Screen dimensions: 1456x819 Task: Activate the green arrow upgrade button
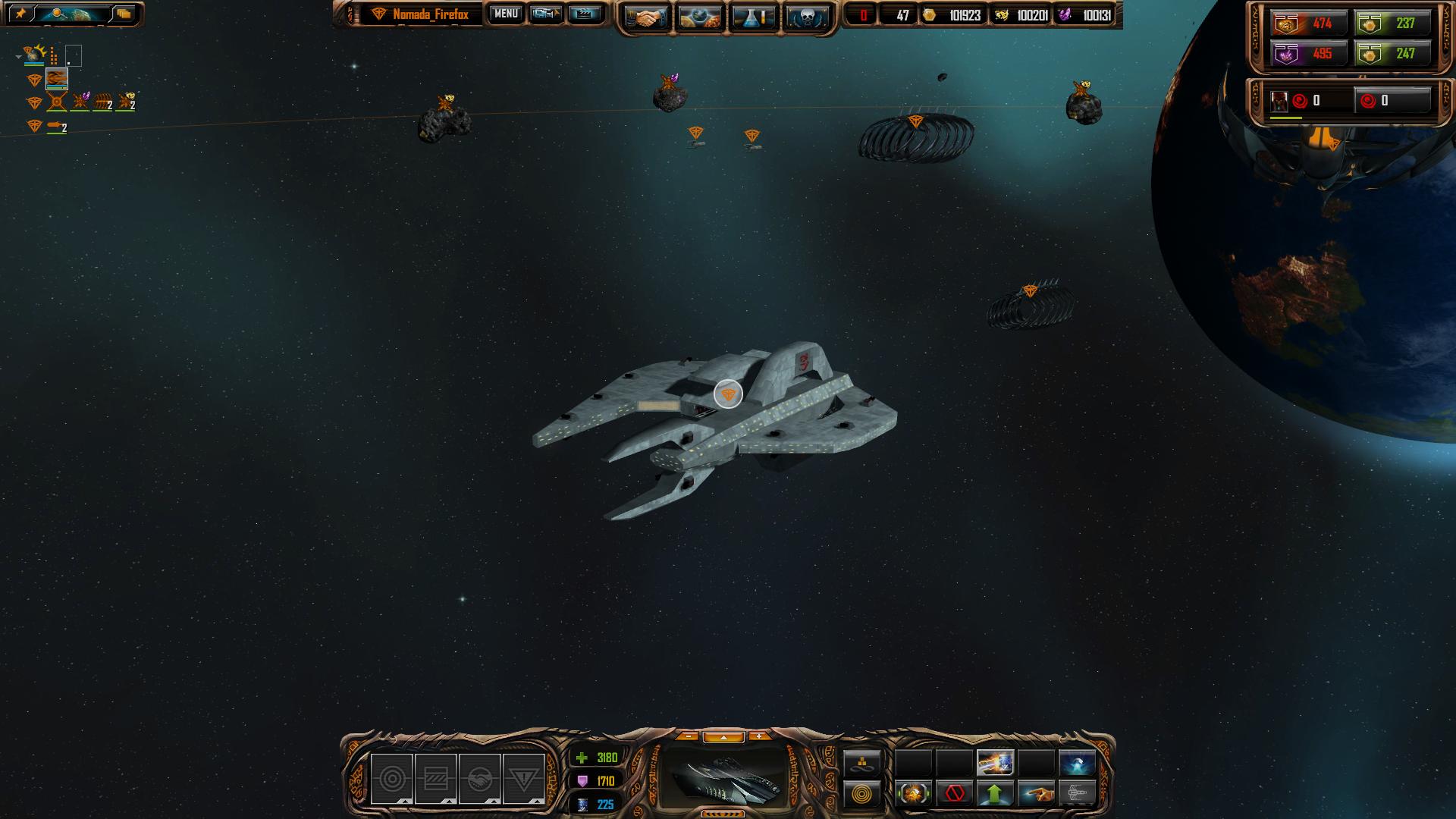click(995, 794)
